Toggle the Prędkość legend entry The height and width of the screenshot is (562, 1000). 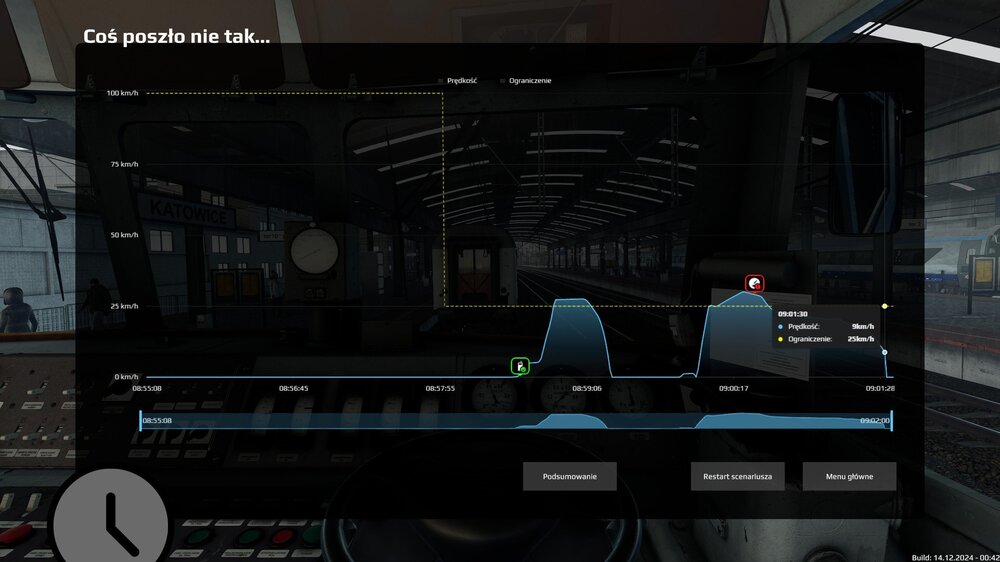(461, 80)
